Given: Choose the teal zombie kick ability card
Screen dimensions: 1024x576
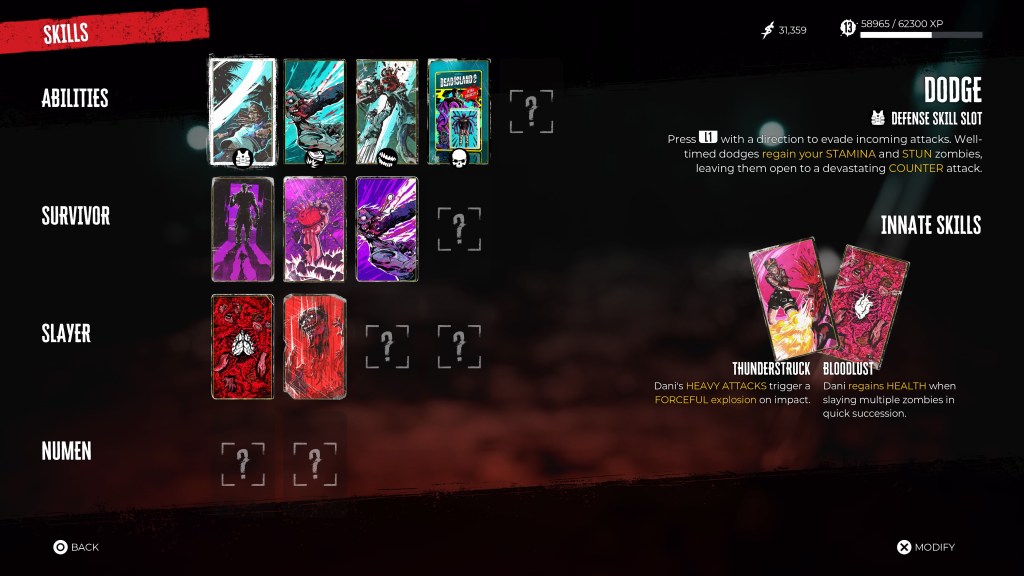Looking at the screenshot, I should coord(314,109).
